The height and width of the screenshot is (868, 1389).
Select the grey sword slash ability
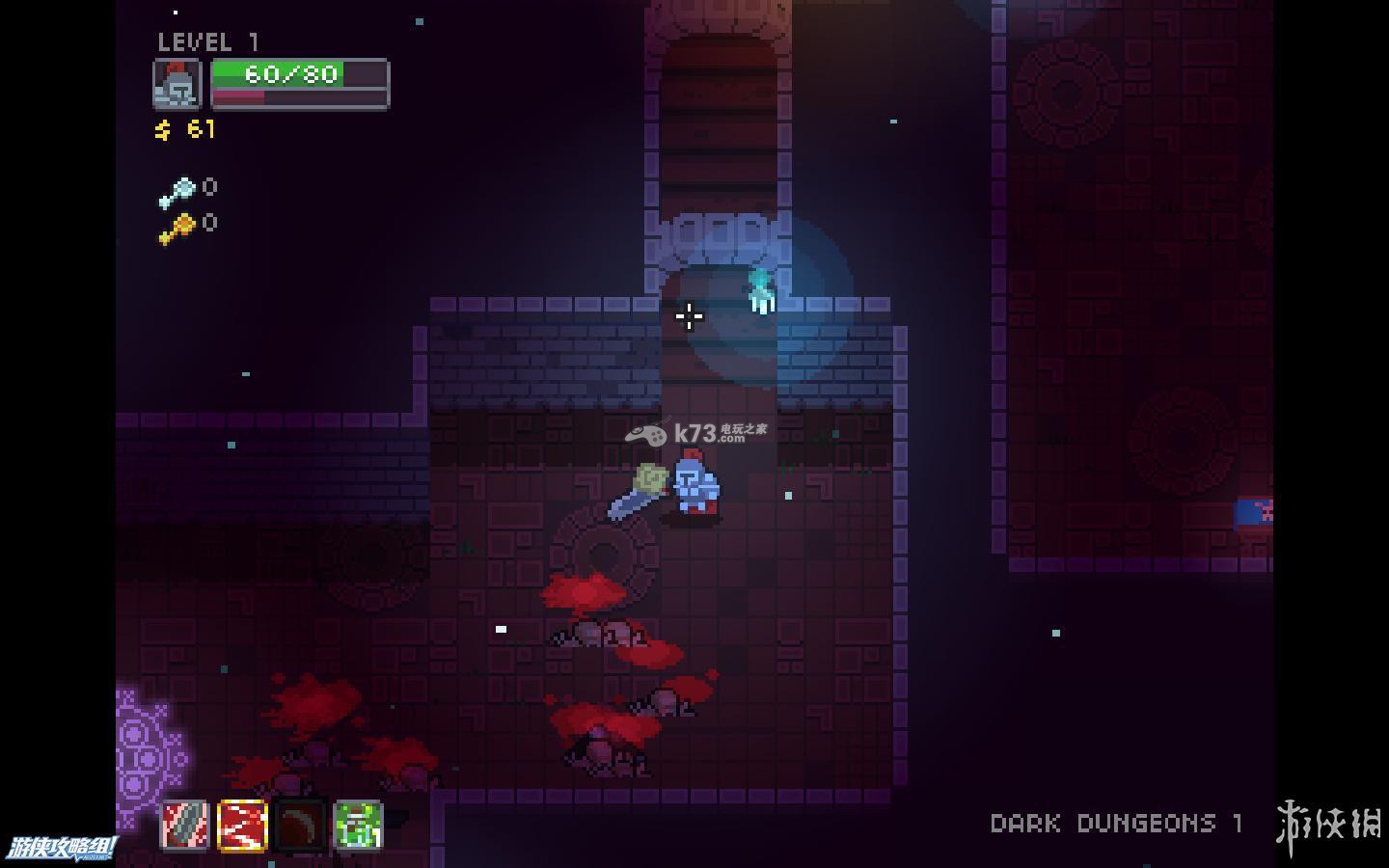point(184,826)
